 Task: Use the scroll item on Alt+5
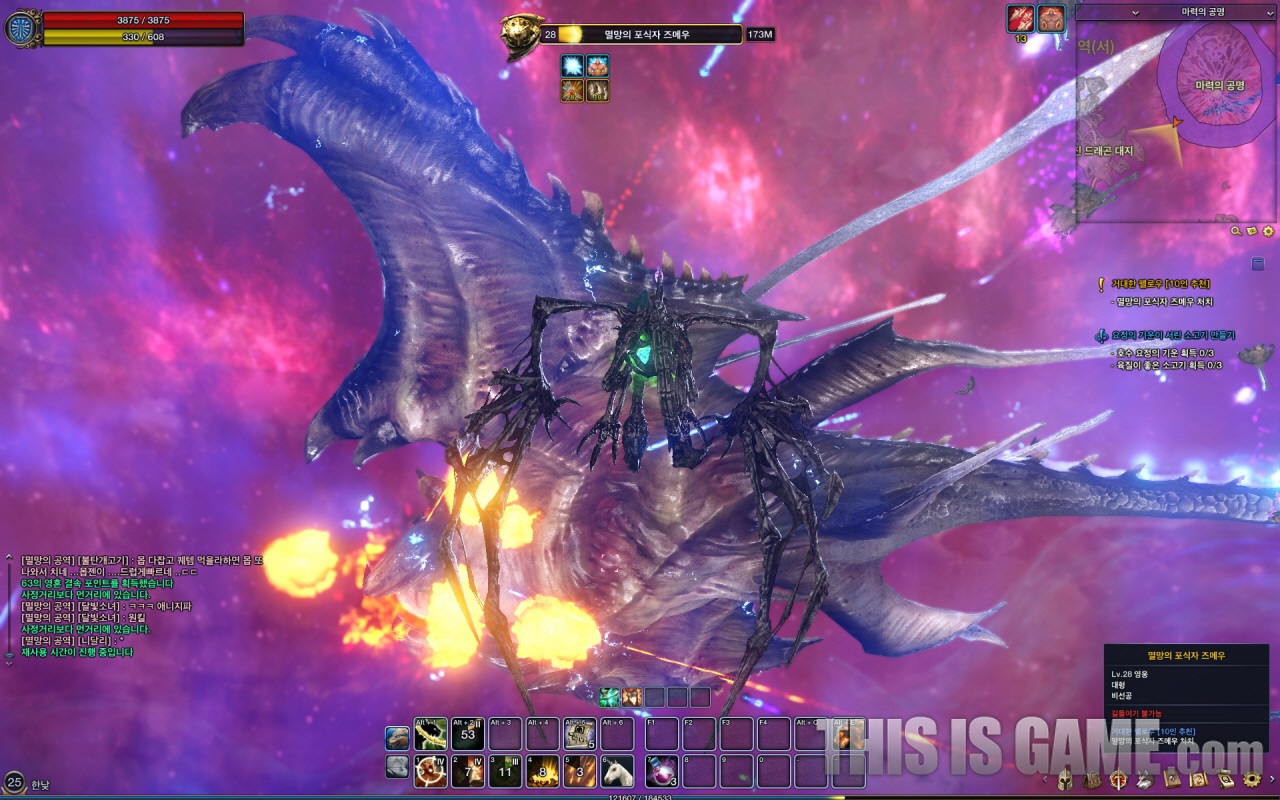point(580,734)
